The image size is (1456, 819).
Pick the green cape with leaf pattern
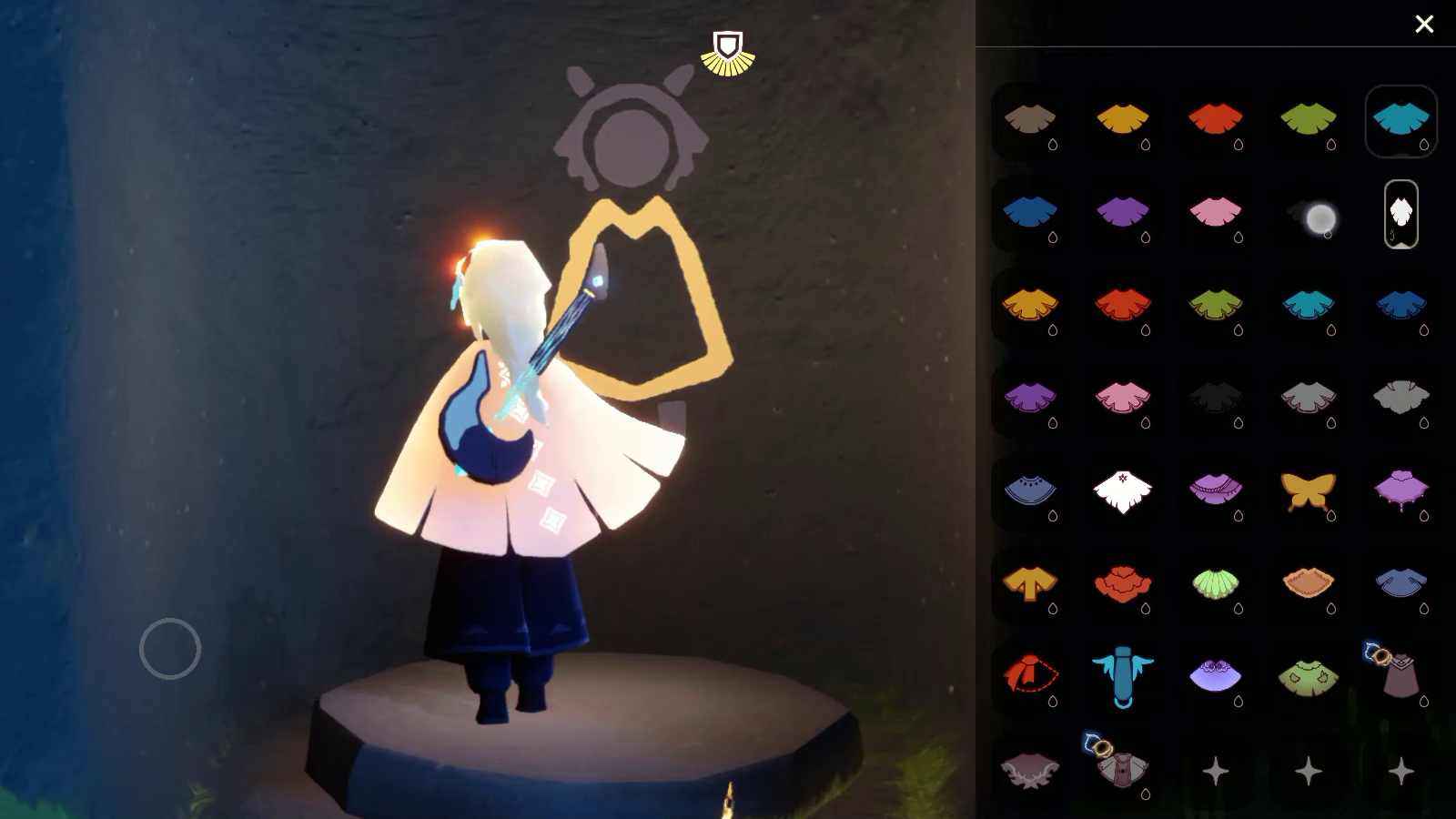(1308, 676)
